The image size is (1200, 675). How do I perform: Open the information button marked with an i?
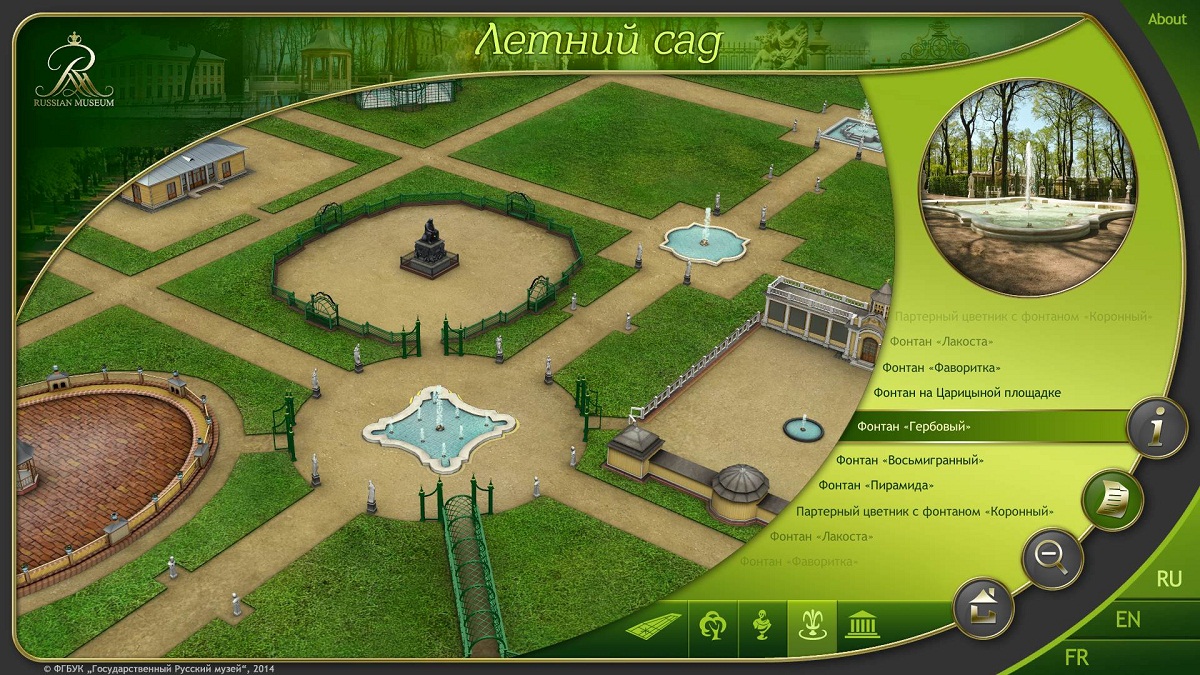1156,429
